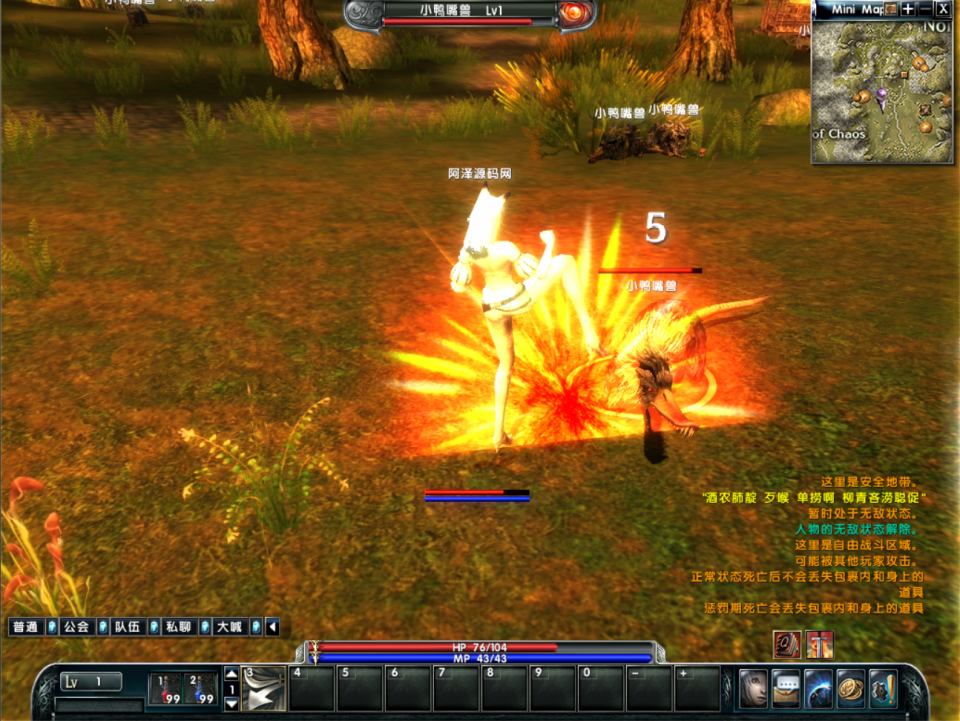Open the gear with exclamation mark icon
960x721 pixels.
[x=883, y=688]
